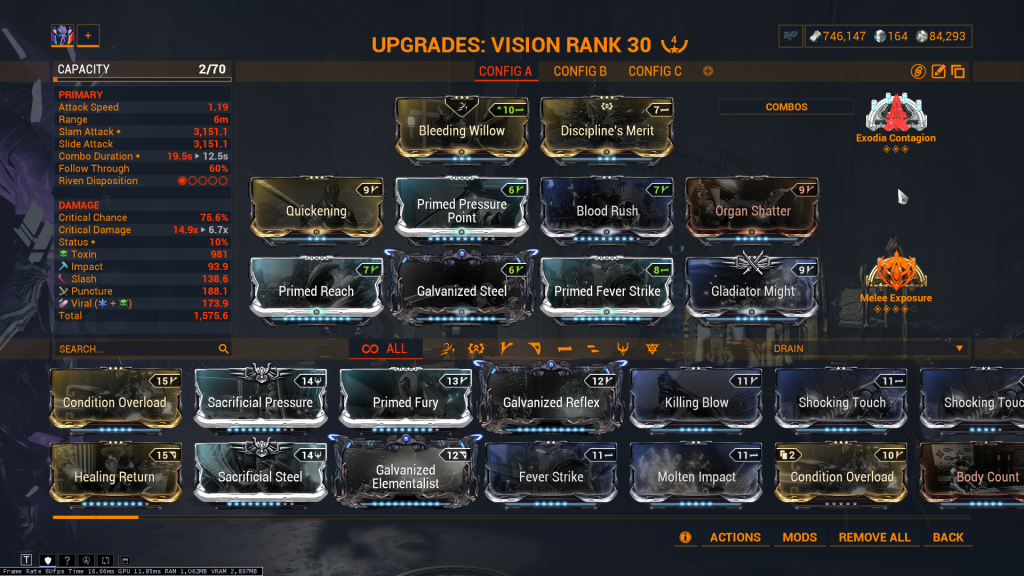
Task: Choose the Blood Rush mod slot
Action: [607, 211]
